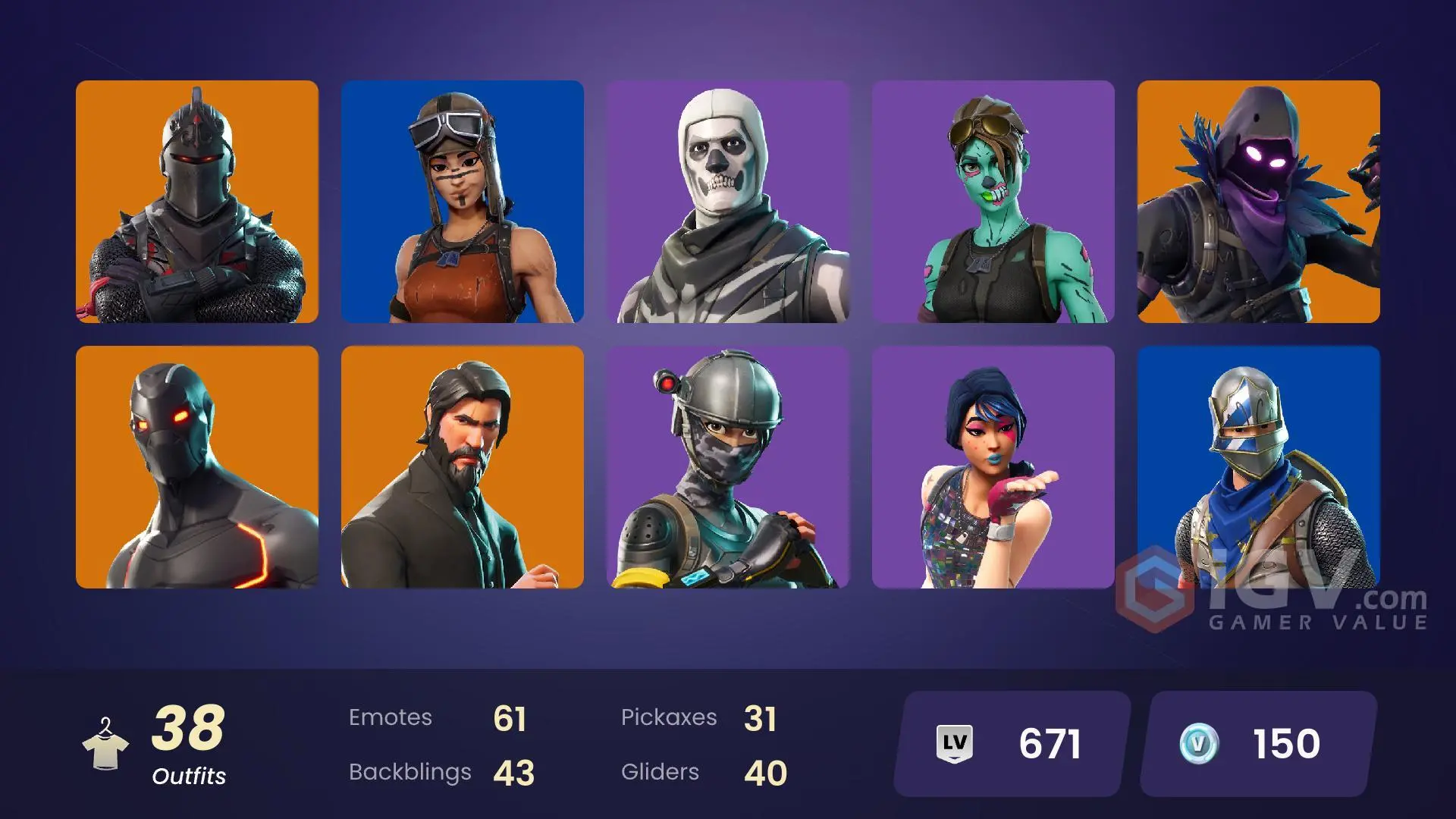Click the Omega dark suit thumbnail
This screenshot has width=1456, height=819.
click(x=198, y=466)
